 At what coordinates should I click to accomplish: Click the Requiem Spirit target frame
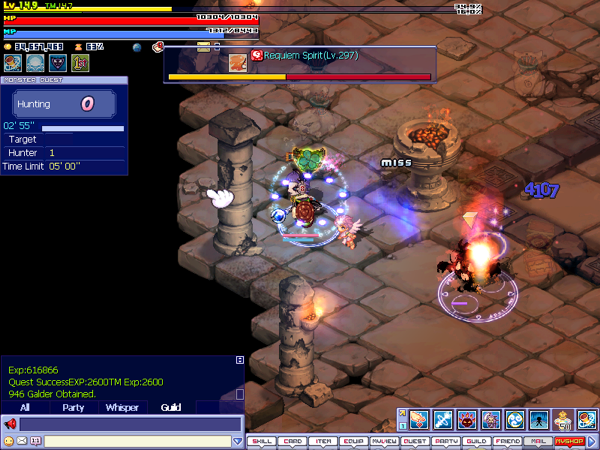click(x=300, y=62)
